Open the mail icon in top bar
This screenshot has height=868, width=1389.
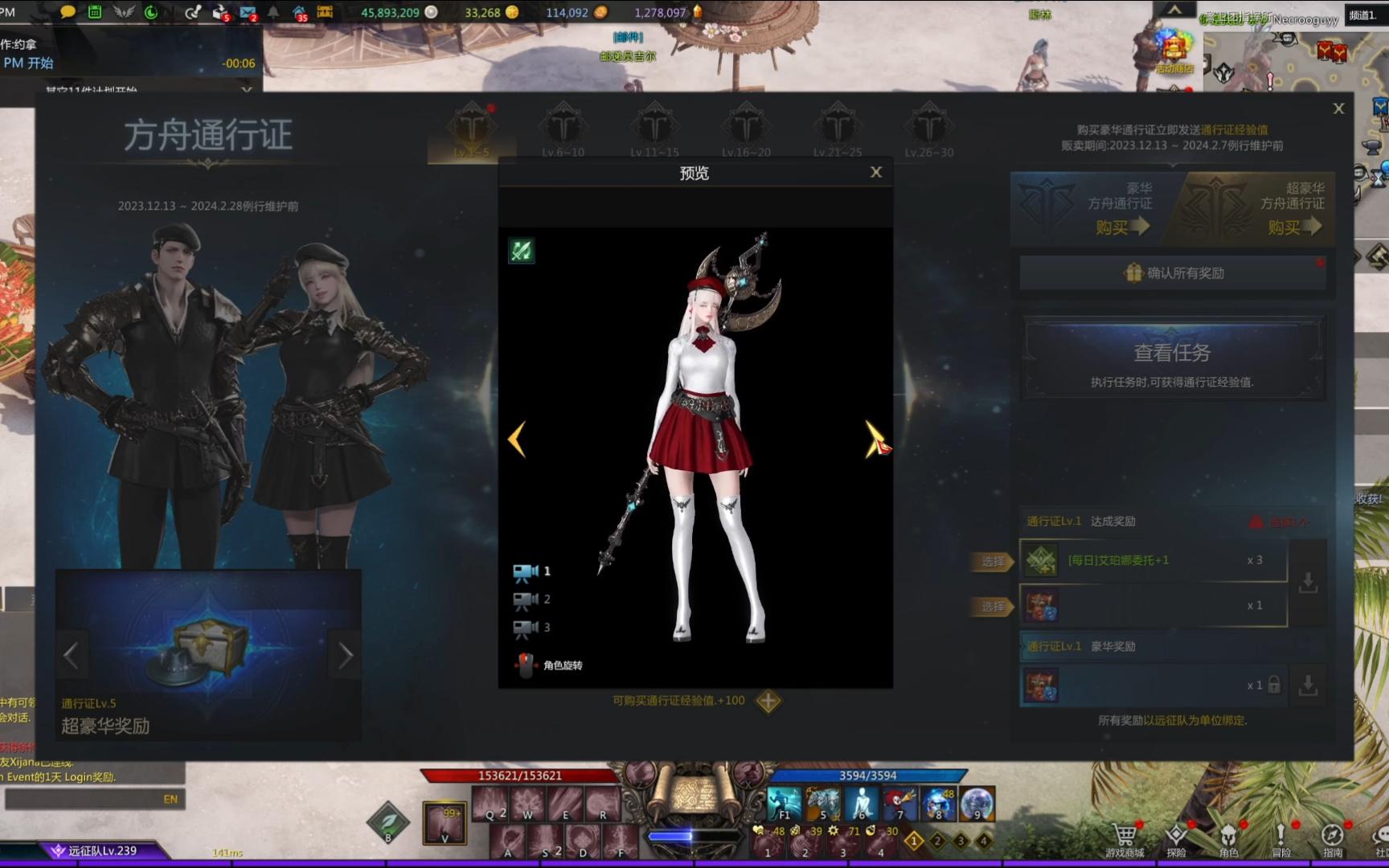248,12
